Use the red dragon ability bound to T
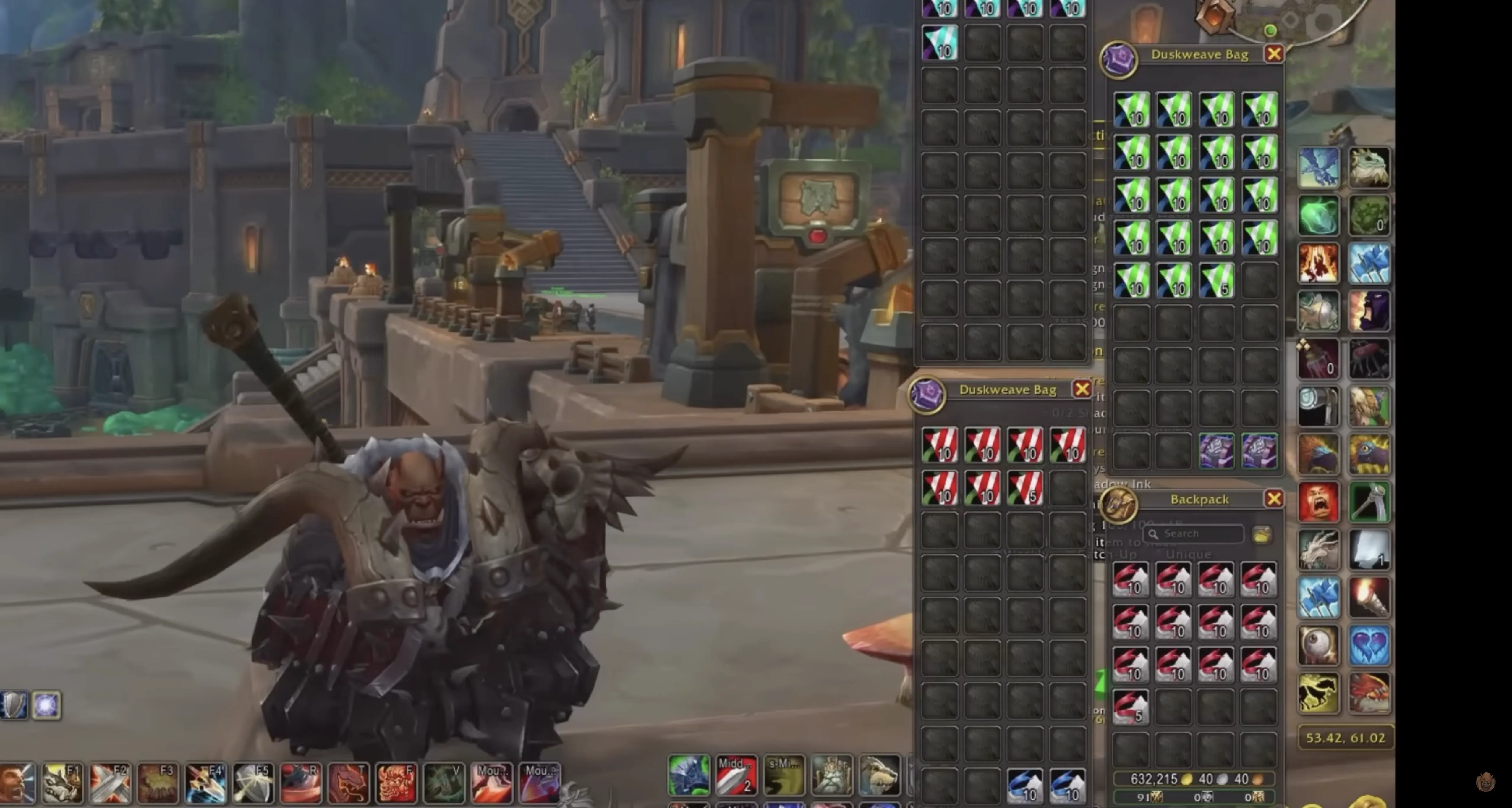This screenshot has width=1512, height=808. click(348, 783)
